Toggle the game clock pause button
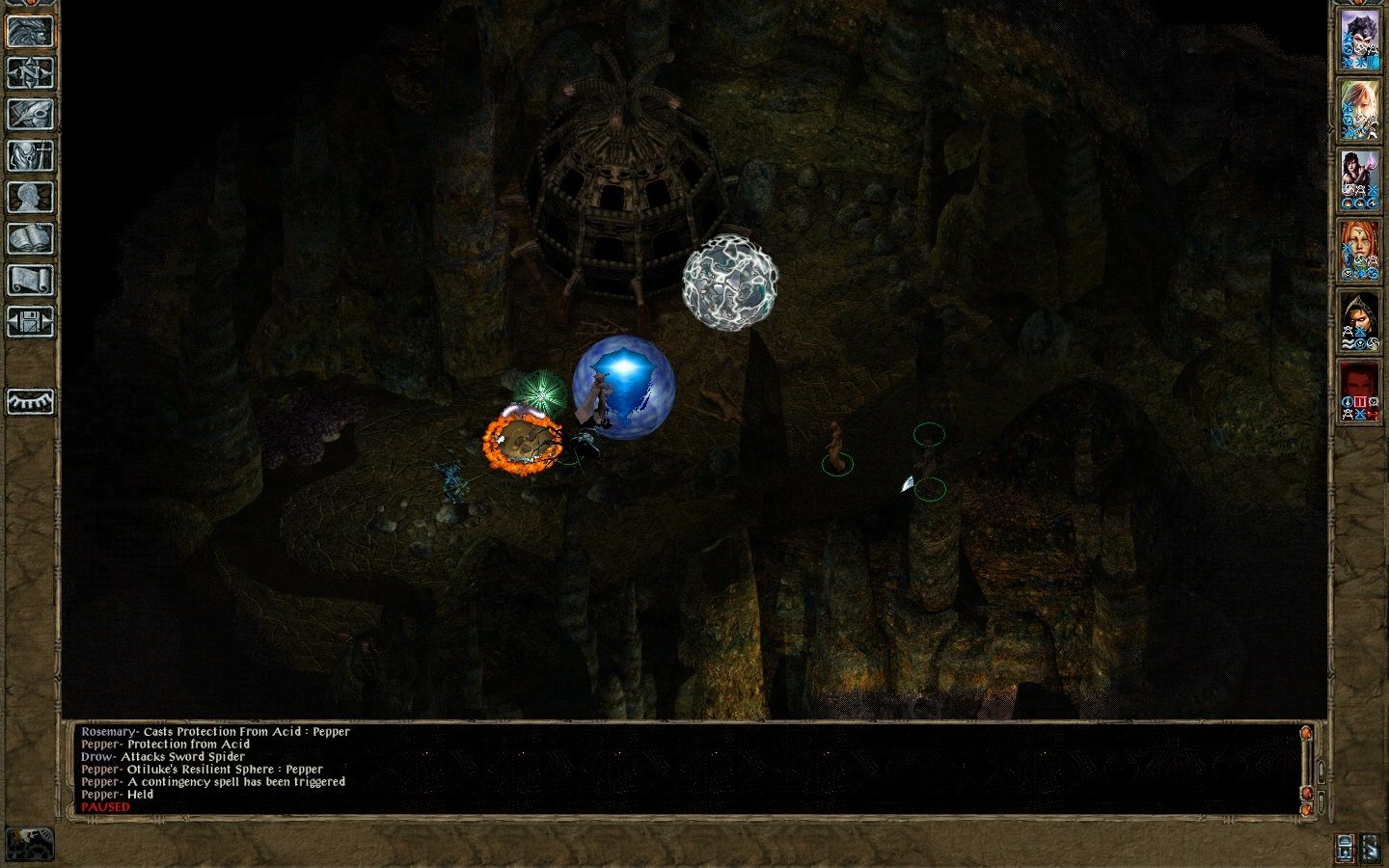 [30, 844]
